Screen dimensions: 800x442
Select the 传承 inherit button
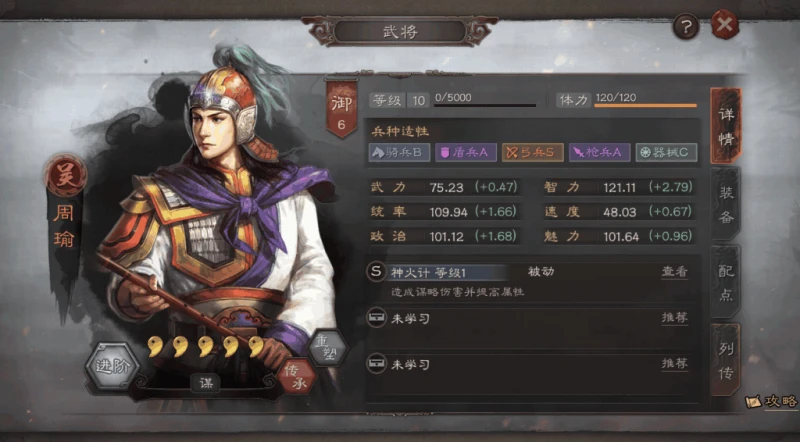[292, 375]
